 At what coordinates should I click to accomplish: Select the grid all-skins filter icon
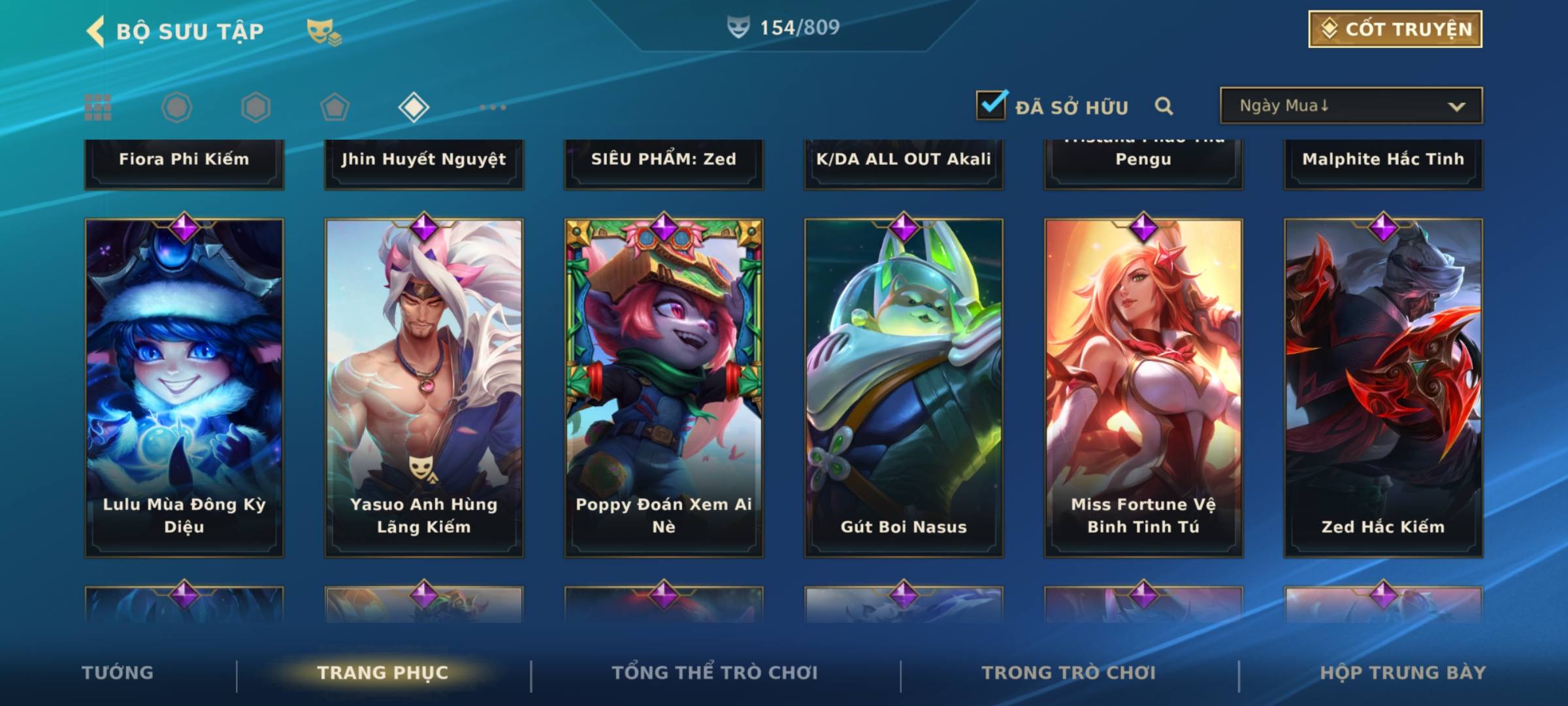(98, 107)
